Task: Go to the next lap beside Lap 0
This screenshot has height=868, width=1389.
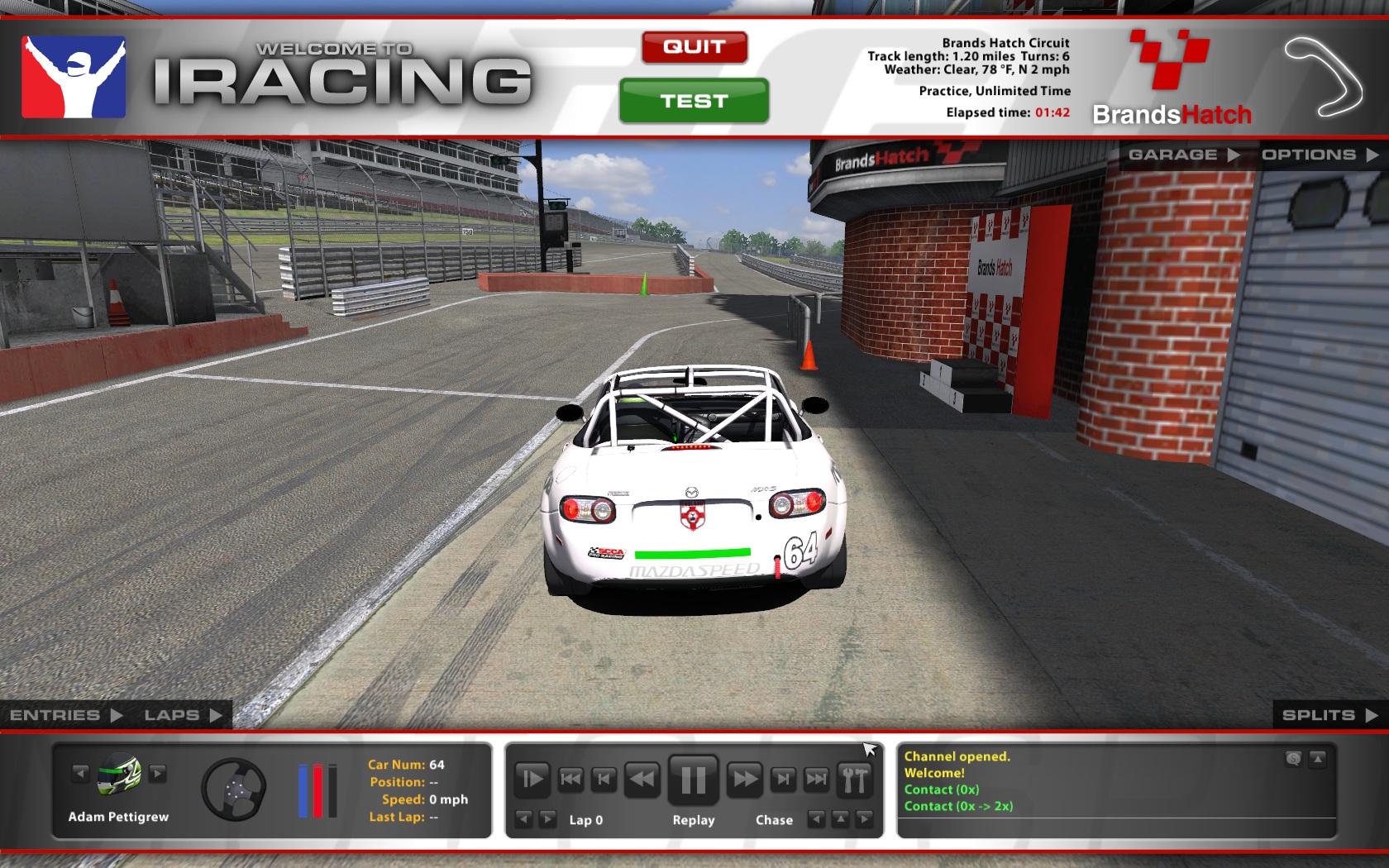Action: (x=547, y=819)
